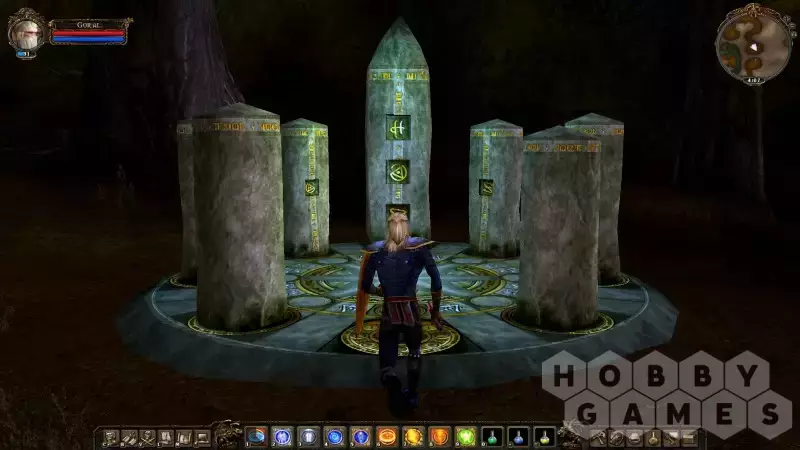Trigger the green star ability icon
Image resolution: width=800 pixels, height=450 pixels.
(x=465, y=436)
